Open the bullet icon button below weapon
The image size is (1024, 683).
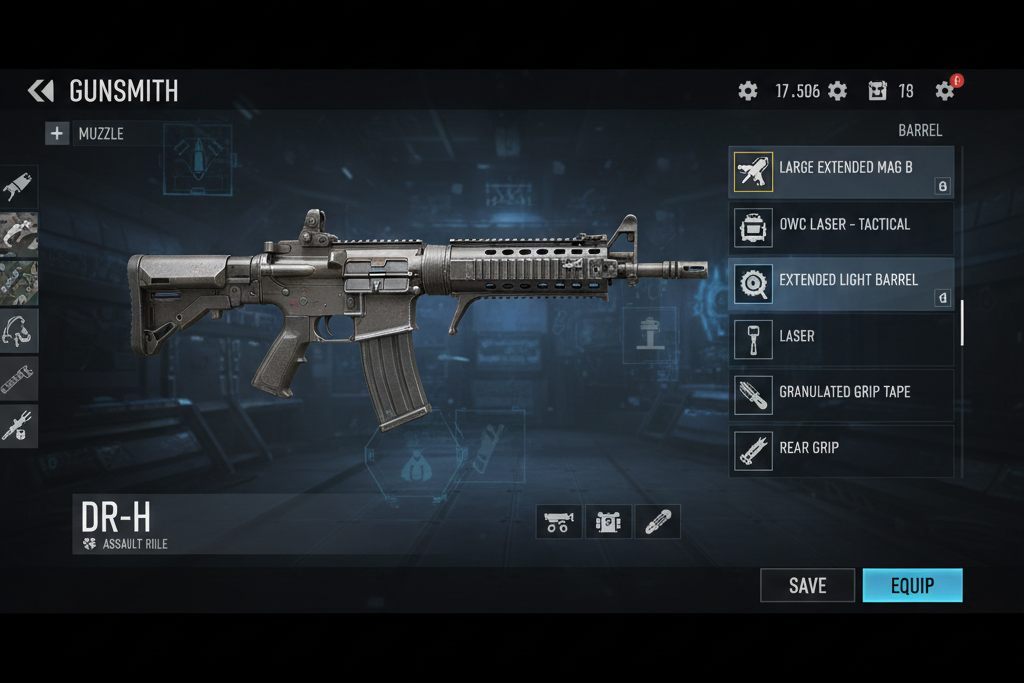click(657, 522)
